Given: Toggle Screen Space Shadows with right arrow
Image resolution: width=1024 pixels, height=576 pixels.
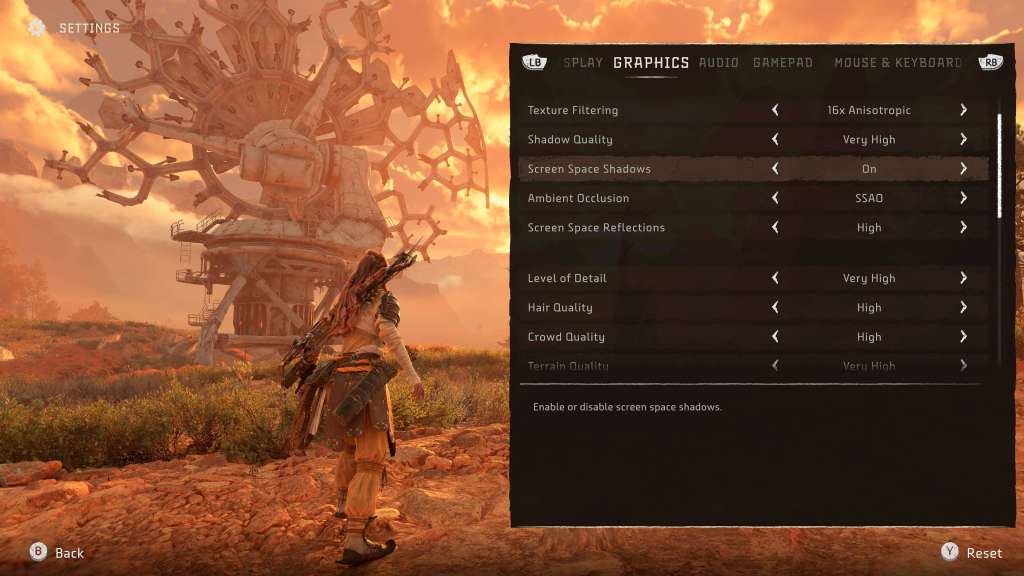Looking at the screenshot, I should [963, 169].
